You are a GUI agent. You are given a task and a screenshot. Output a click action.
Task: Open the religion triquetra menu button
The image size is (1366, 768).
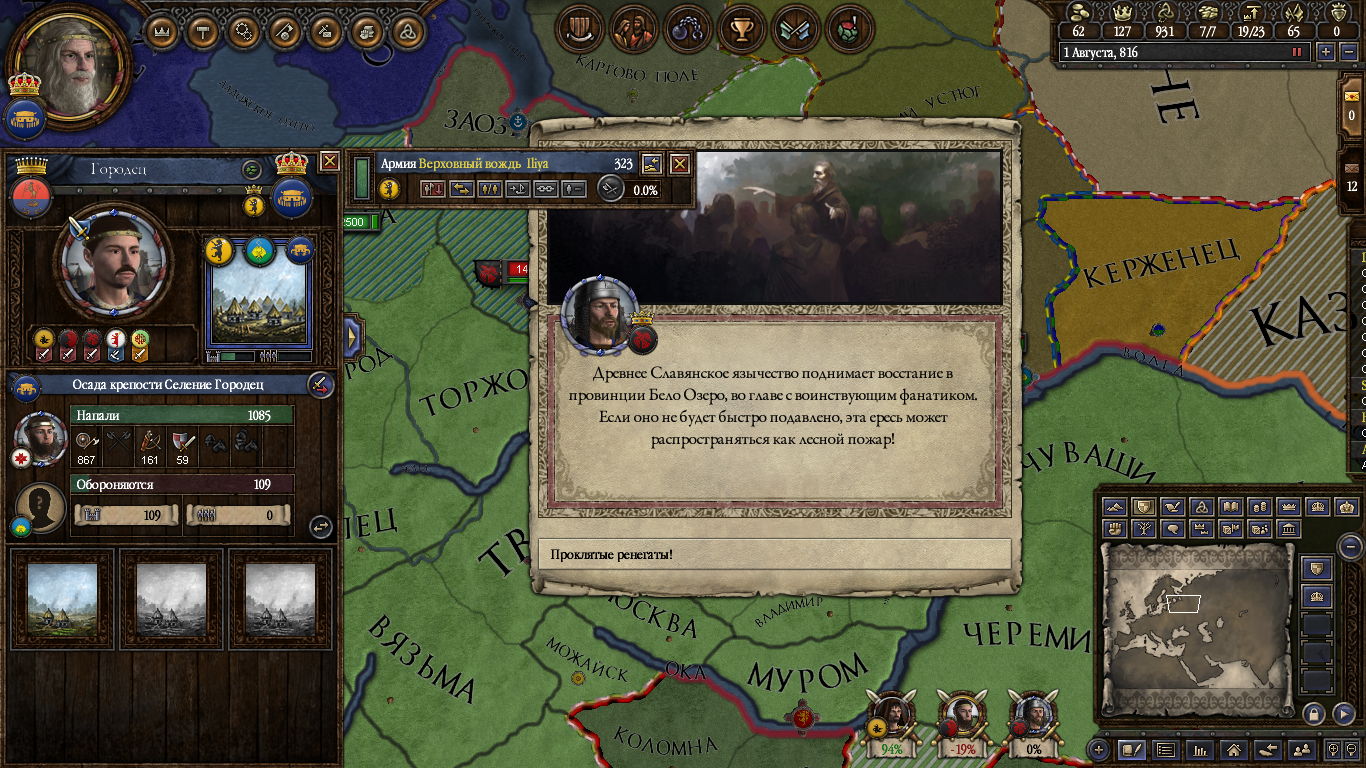(406, 31)
